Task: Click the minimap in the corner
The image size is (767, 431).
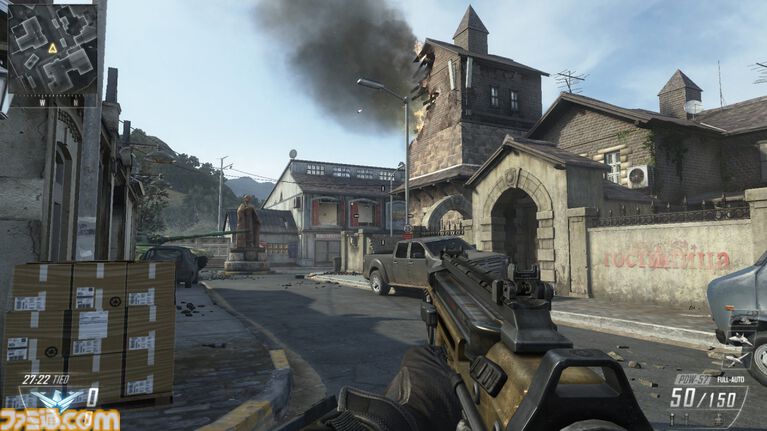Action: point(52,47)
